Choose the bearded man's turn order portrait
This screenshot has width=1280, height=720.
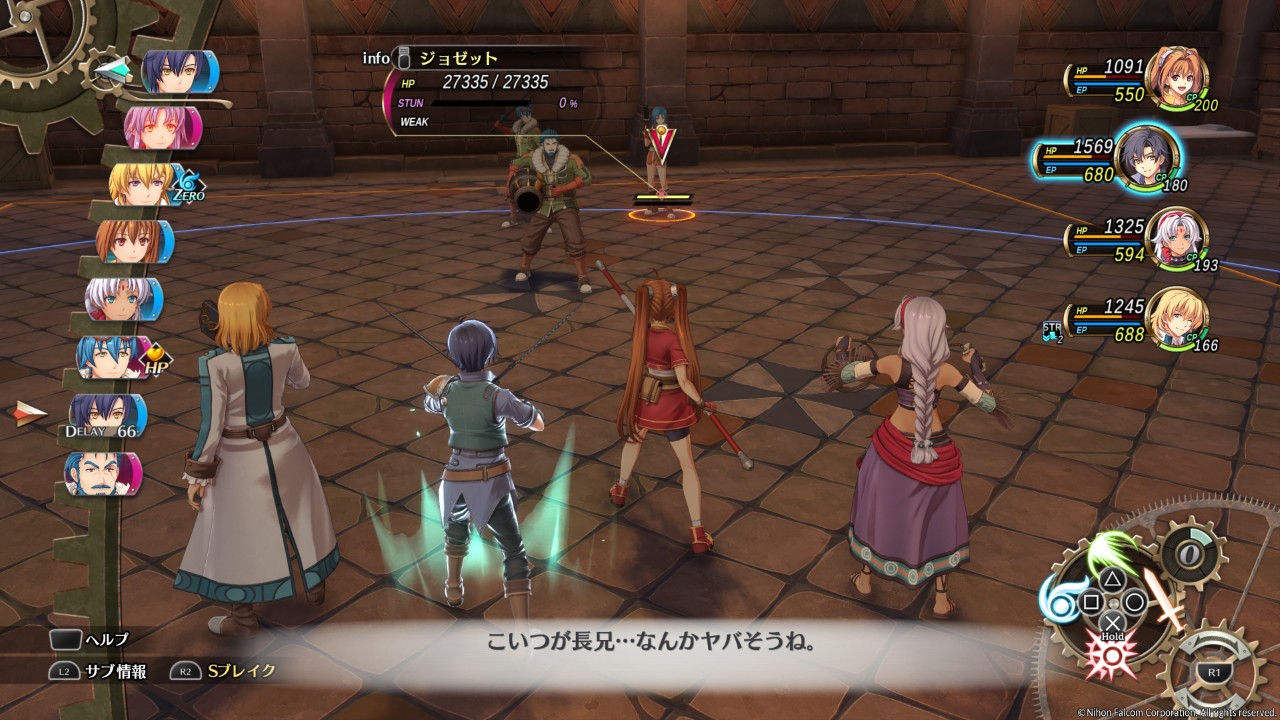pyautogui.click(x=103, y=473)
